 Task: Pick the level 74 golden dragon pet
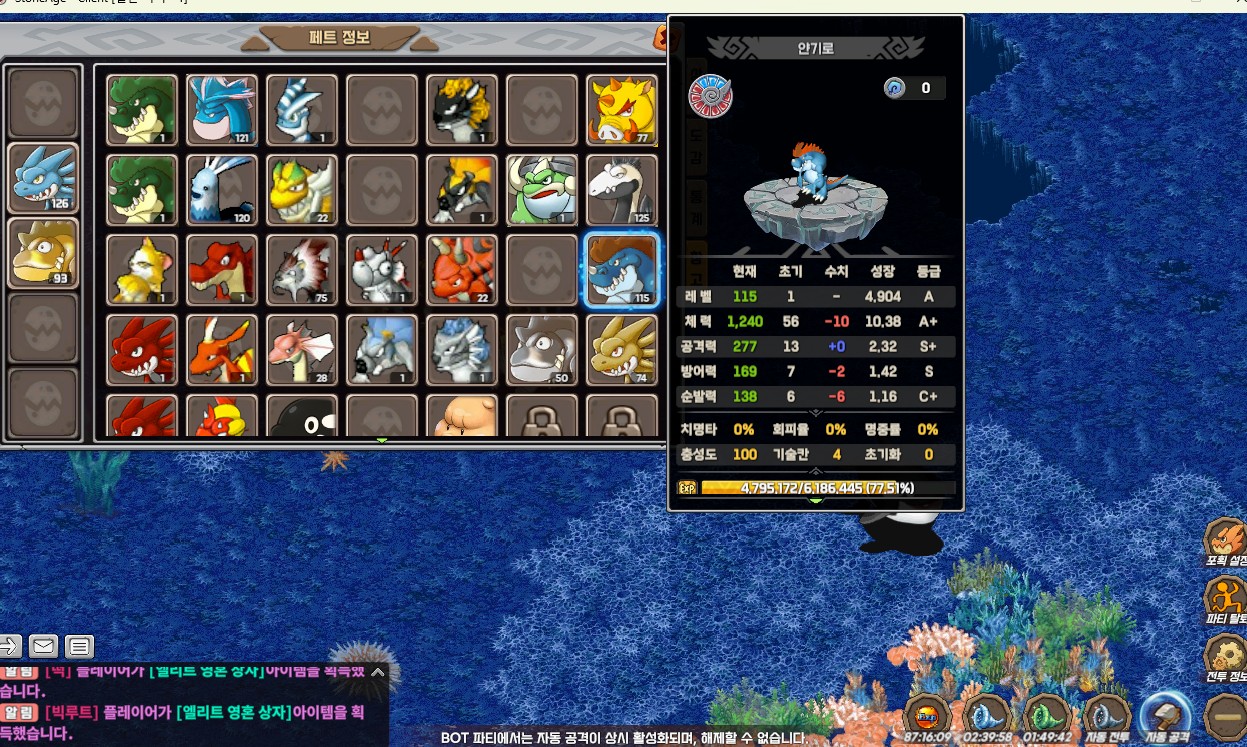(x=622, y=350)
